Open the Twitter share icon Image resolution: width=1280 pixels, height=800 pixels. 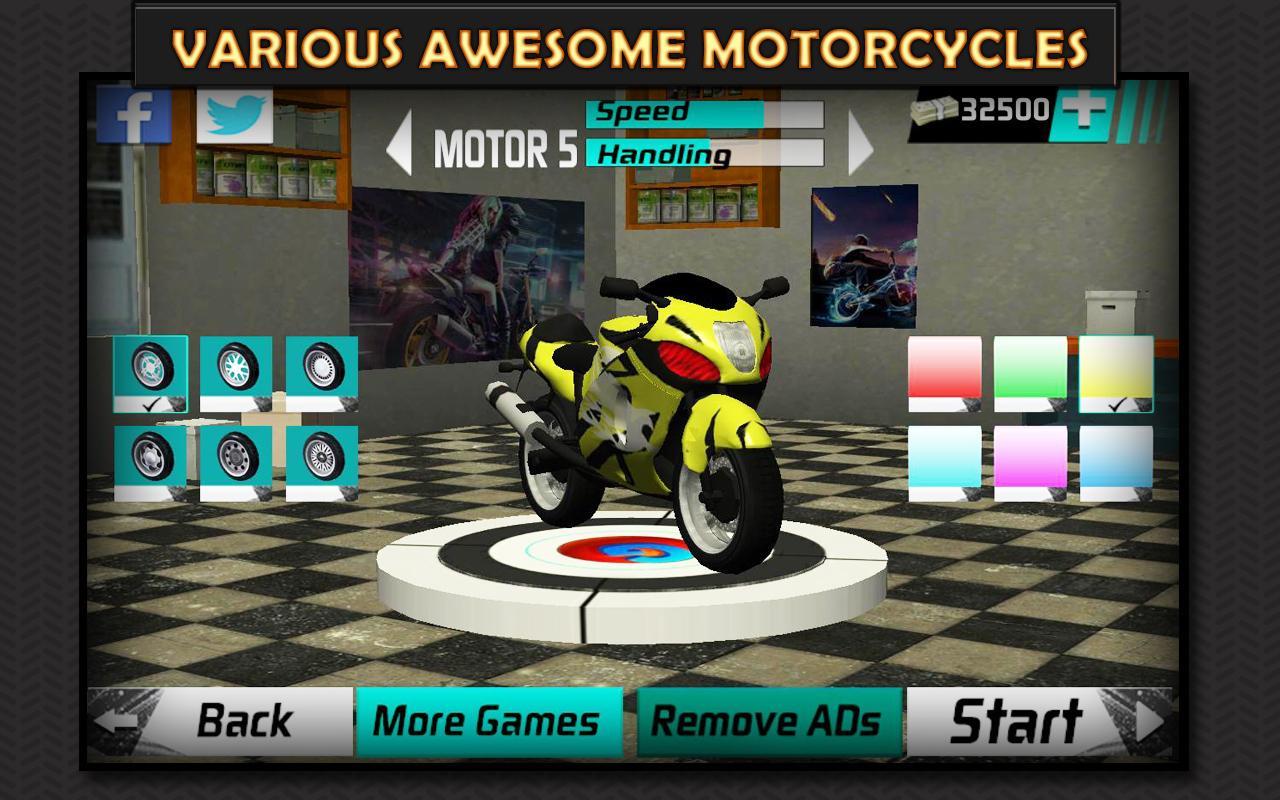233,115
